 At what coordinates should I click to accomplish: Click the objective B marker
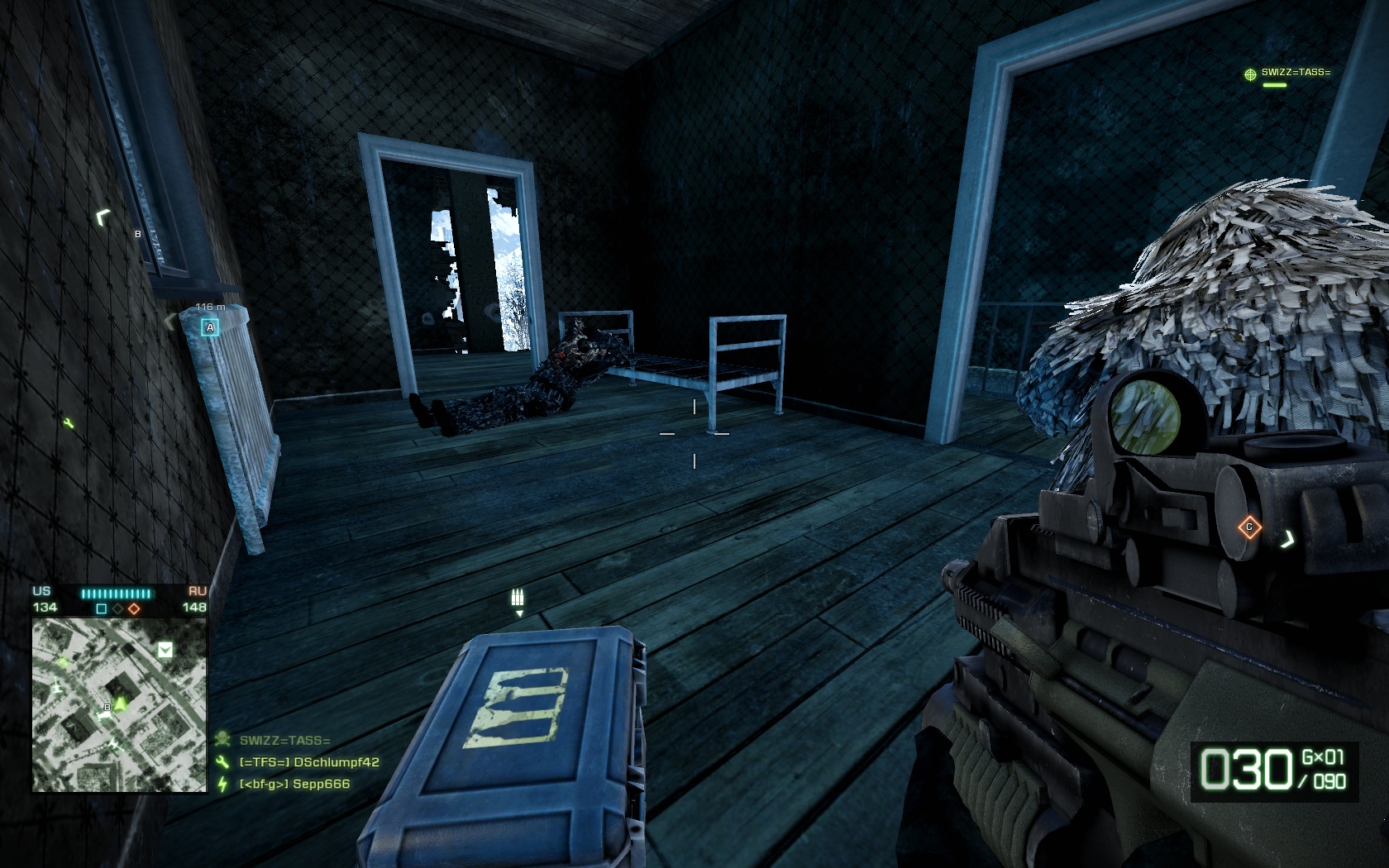coord(138,234)
